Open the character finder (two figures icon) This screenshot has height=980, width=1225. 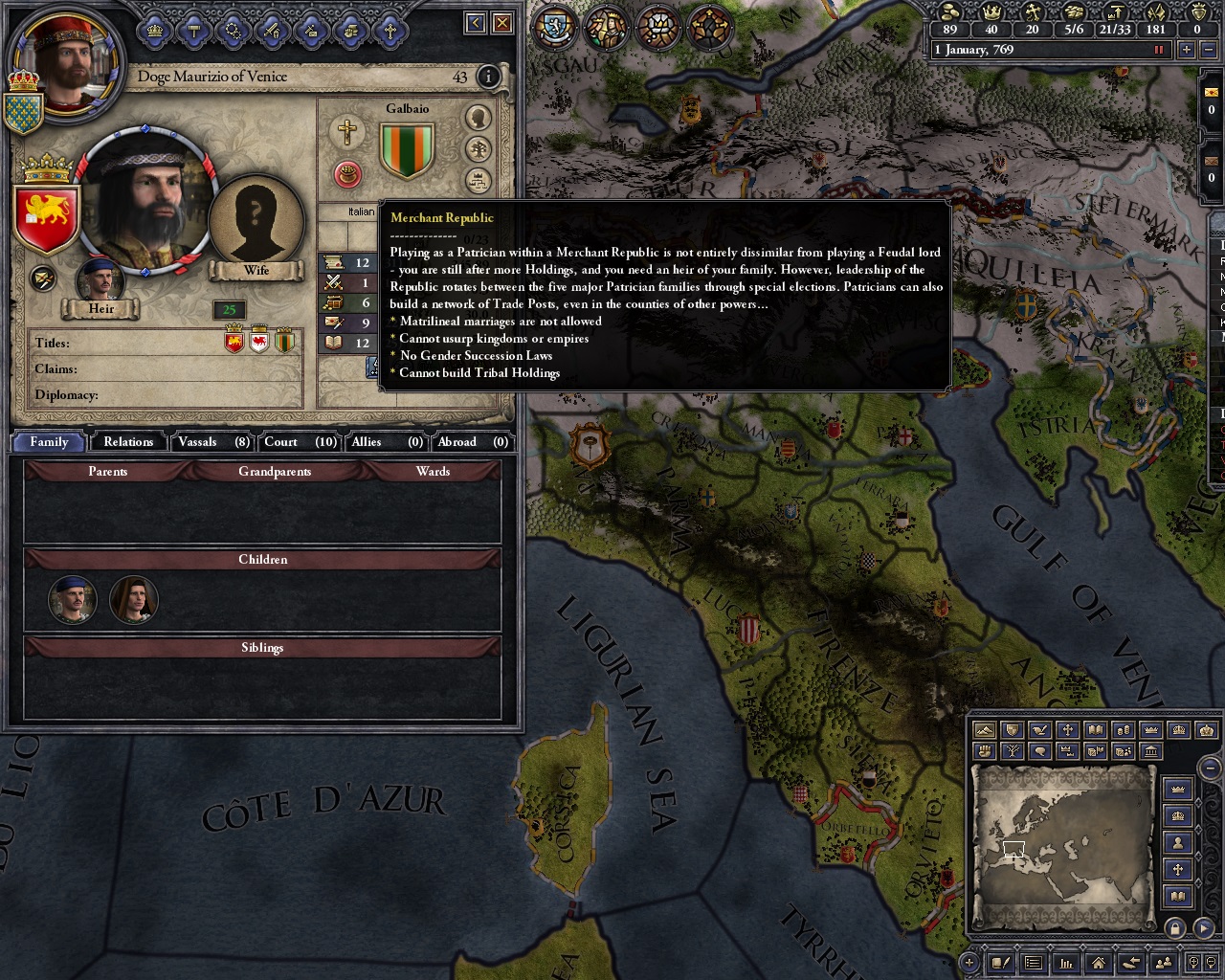pos(1165,962)
